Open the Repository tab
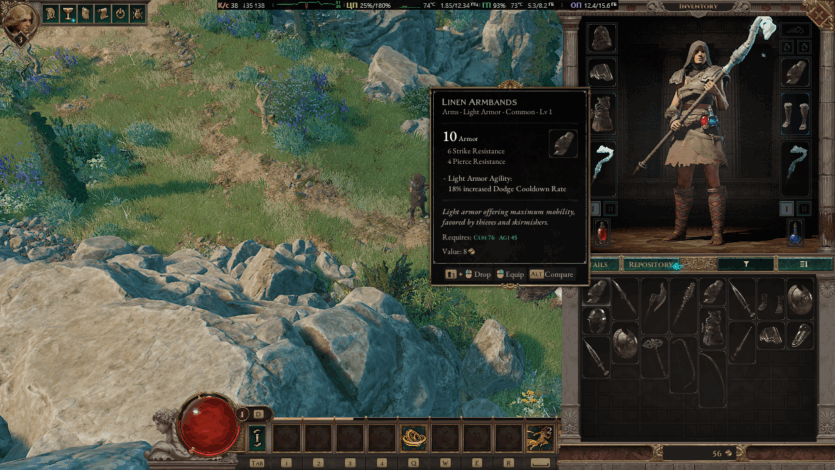Image resolution: width=835 pixels, height=470 pixels. point(650,265)
